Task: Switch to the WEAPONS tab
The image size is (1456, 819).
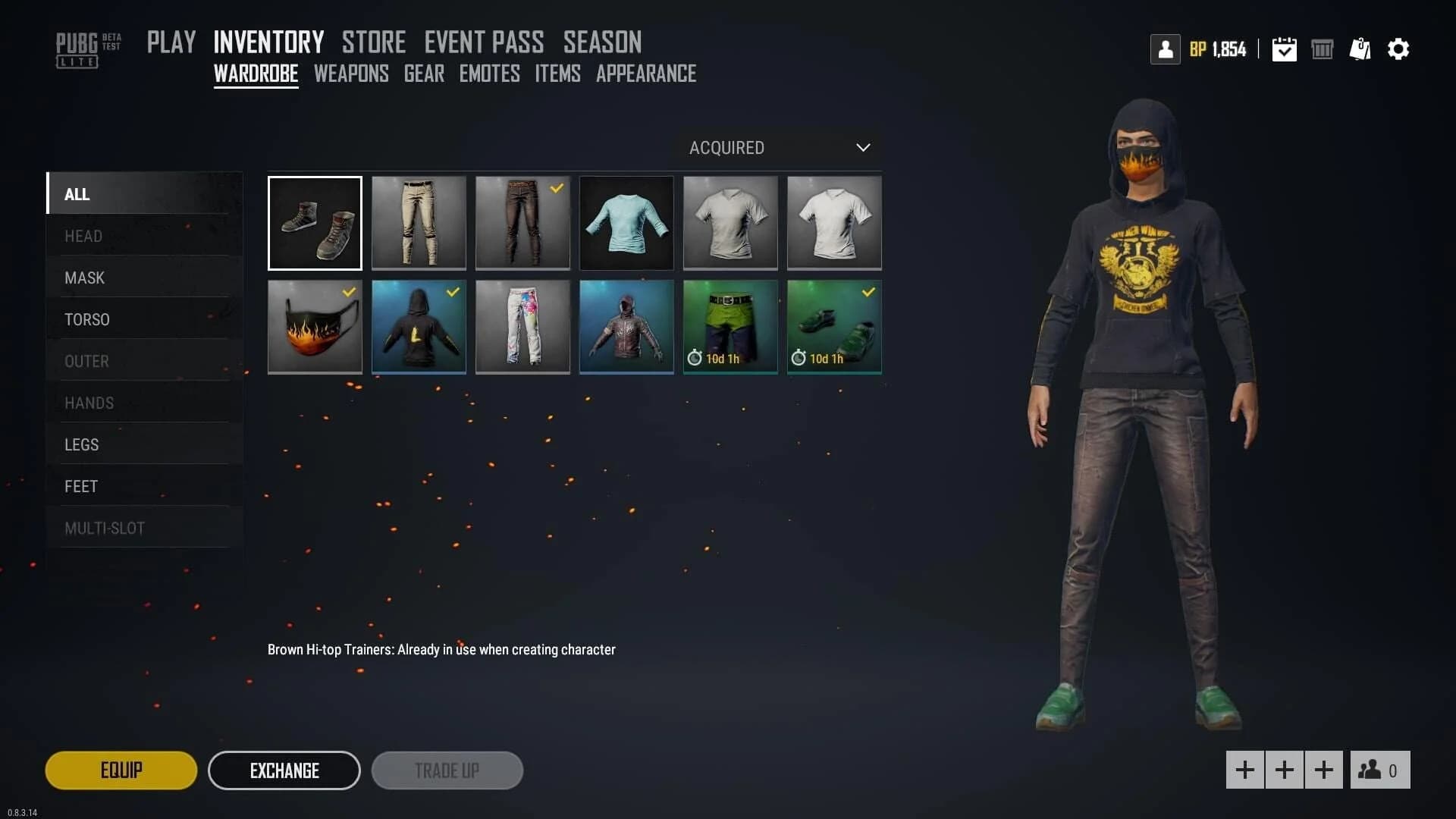Action: (x=351, y=74)
